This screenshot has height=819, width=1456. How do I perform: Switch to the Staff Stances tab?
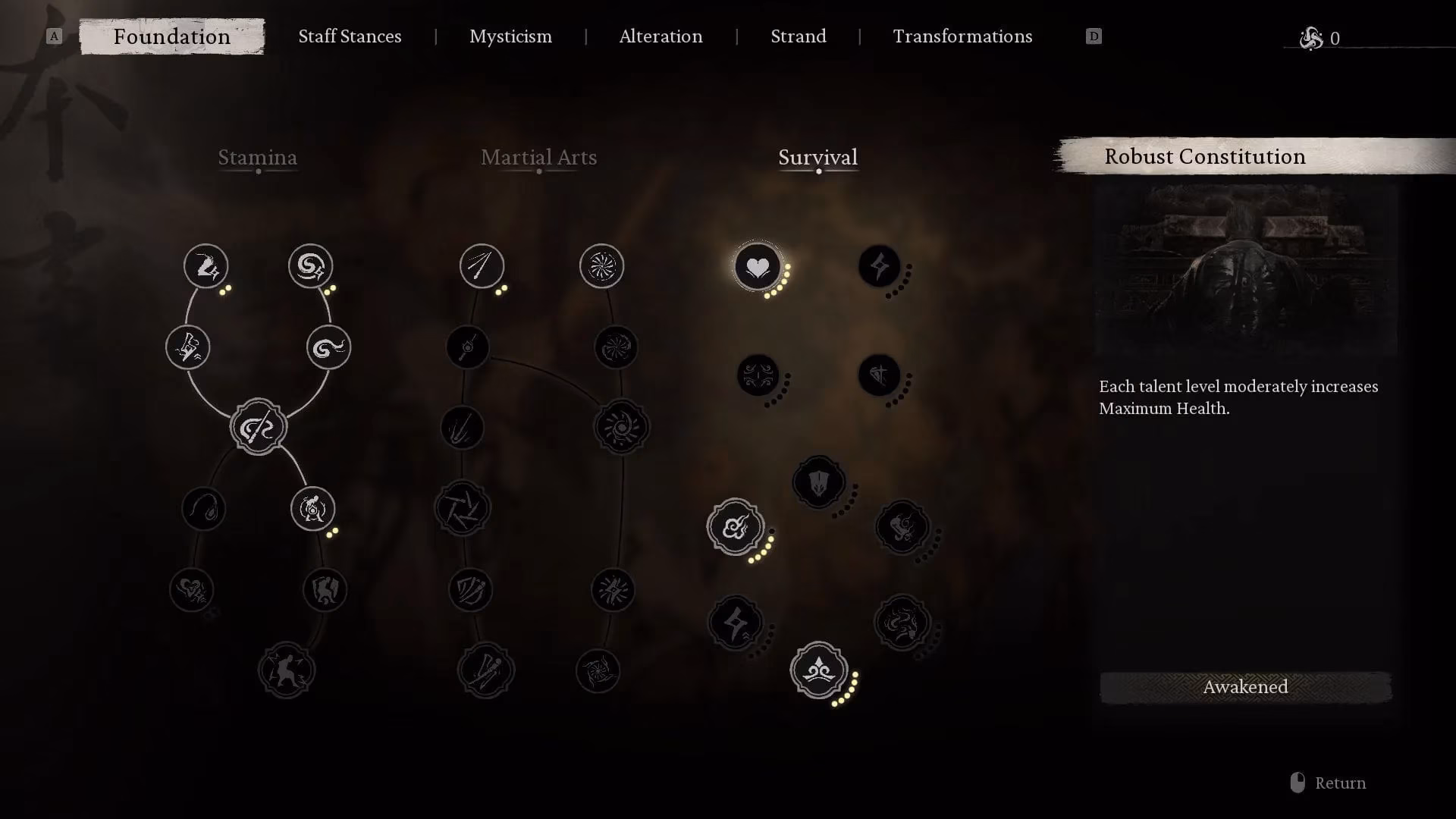(x=350, y=36)
